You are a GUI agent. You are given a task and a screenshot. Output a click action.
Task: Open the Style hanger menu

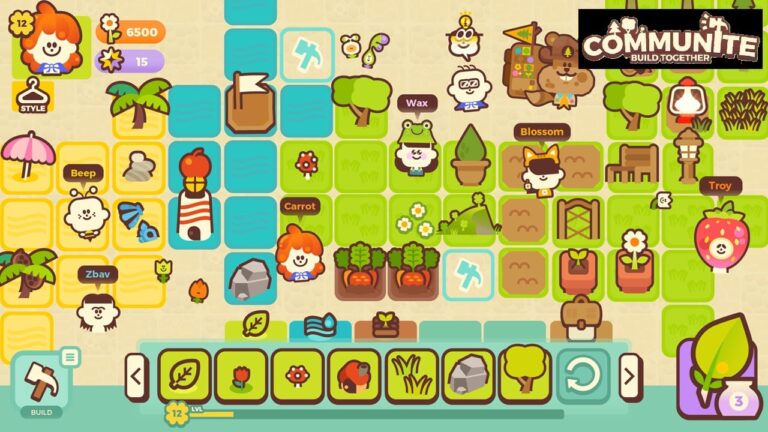click(32, 94)
